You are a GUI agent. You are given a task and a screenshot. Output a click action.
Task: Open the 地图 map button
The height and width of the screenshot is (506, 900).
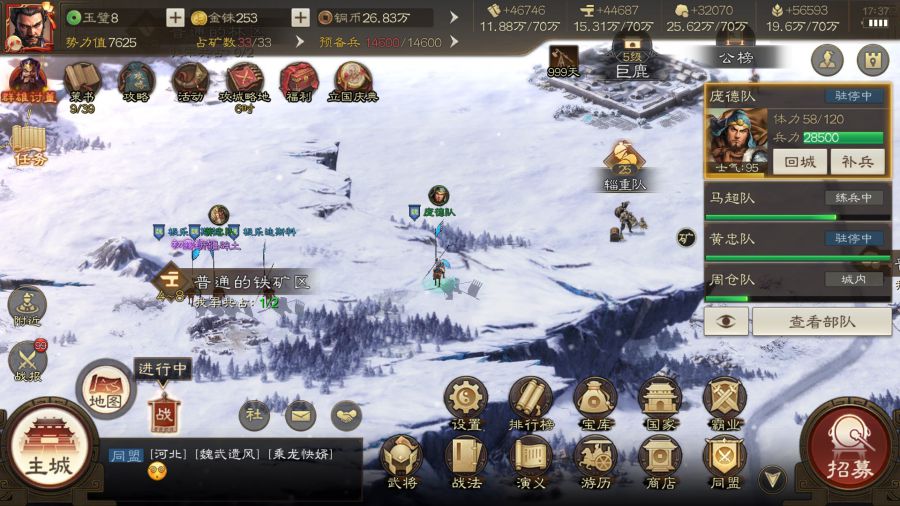(x=106, y=390)
